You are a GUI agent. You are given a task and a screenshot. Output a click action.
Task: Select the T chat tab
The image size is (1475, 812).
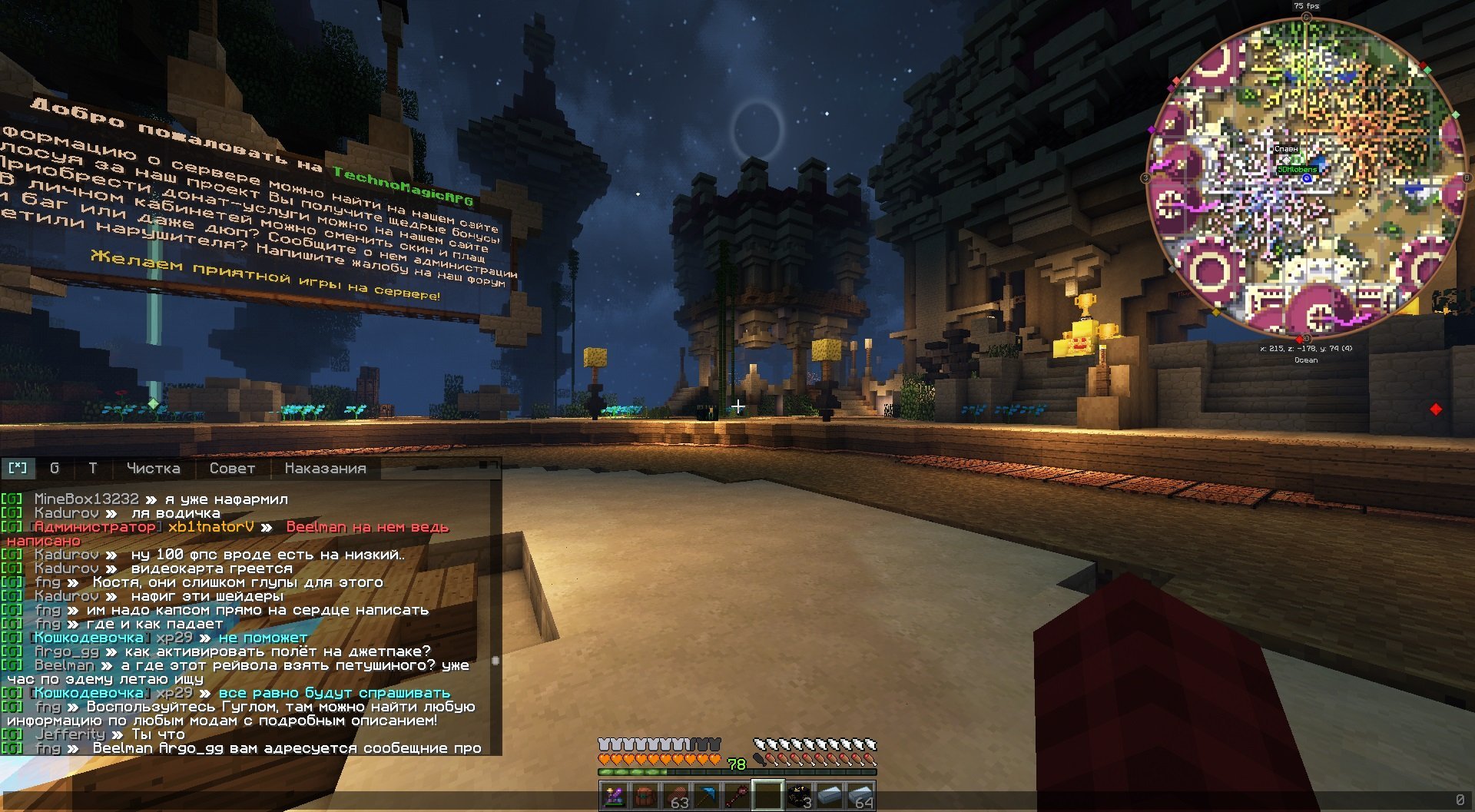[x=93, y=468]
